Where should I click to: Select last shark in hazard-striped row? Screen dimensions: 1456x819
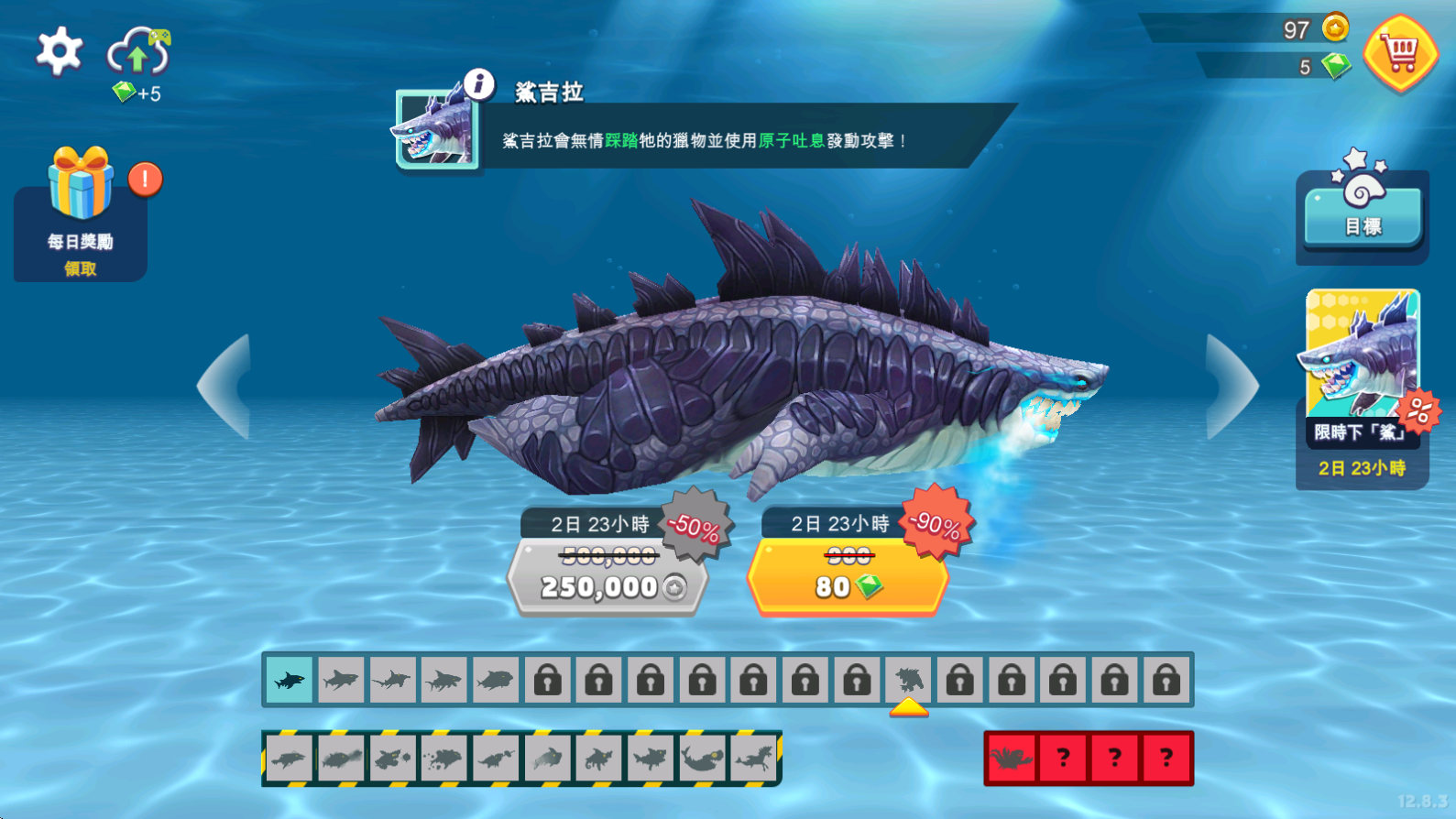point(754,759)
